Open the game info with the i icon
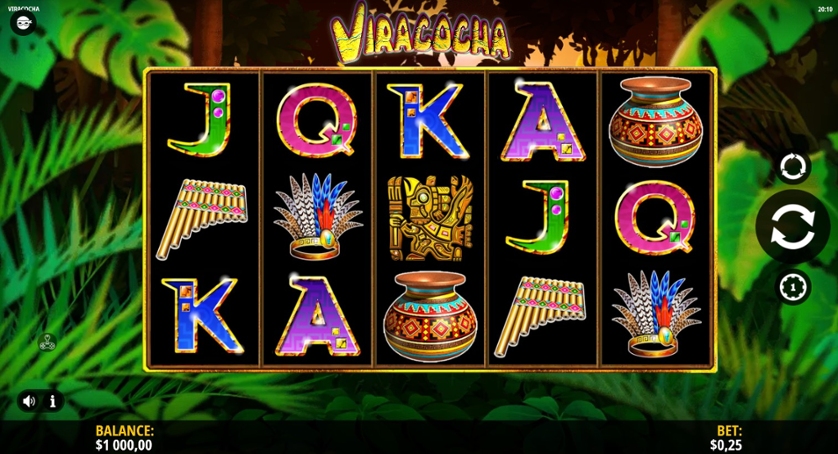Screen dimensions: 838x454 tap(53, 401)
